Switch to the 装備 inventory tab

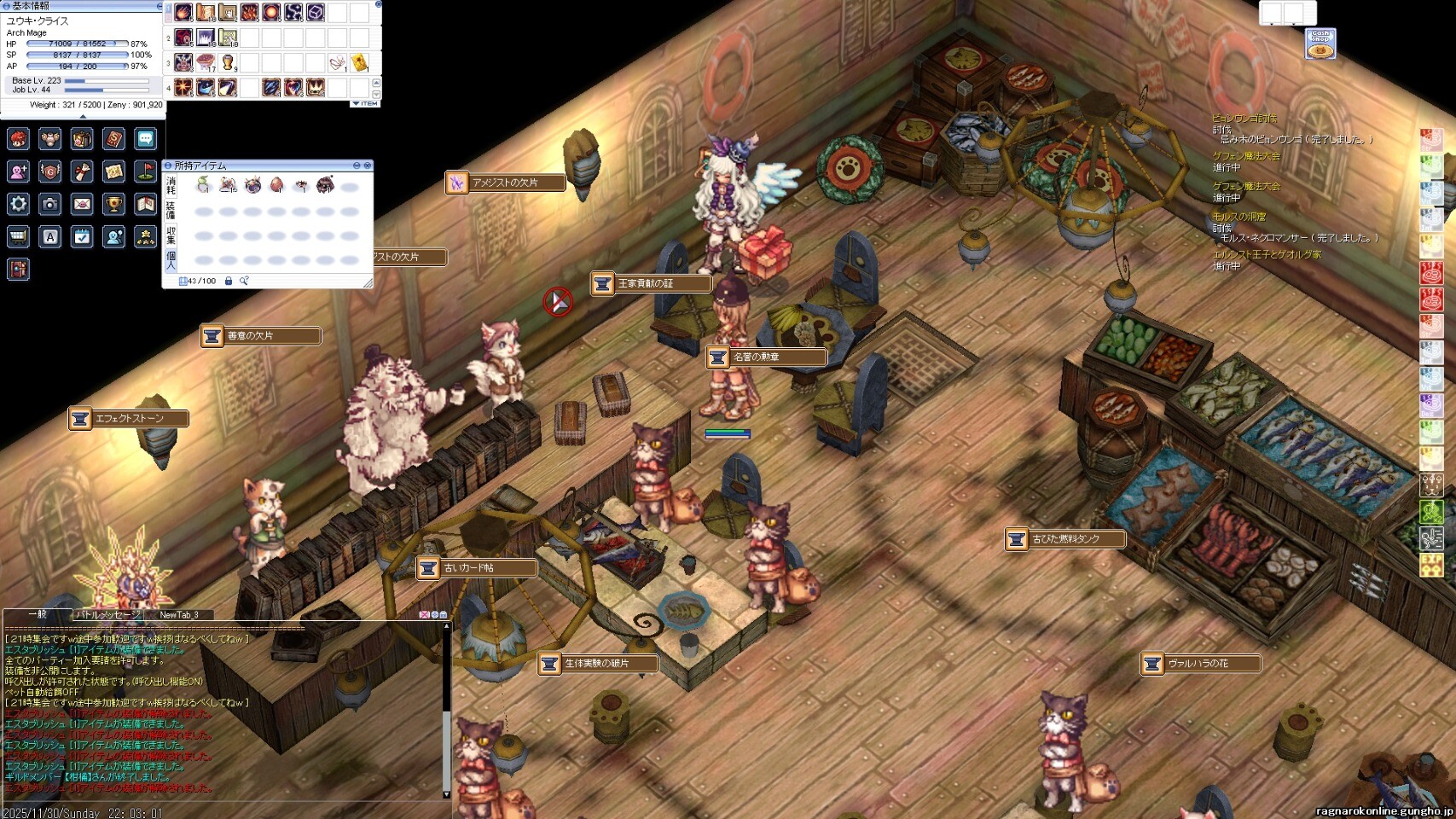pyautogui.click(x=171, y=211)
